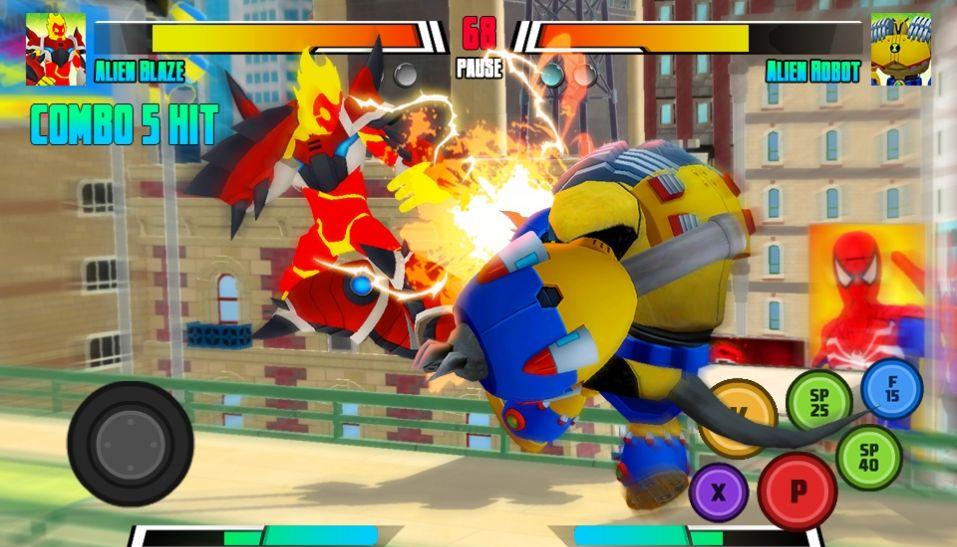Tap the red P punch button
Viewport: 957px width, 547px height.
tap(797, 490)
